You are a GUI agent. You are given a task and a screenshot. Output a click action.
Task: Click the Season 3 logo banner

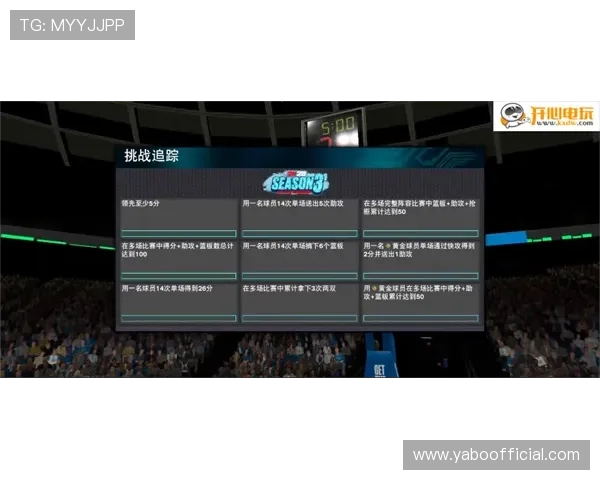tap(297, 181)
